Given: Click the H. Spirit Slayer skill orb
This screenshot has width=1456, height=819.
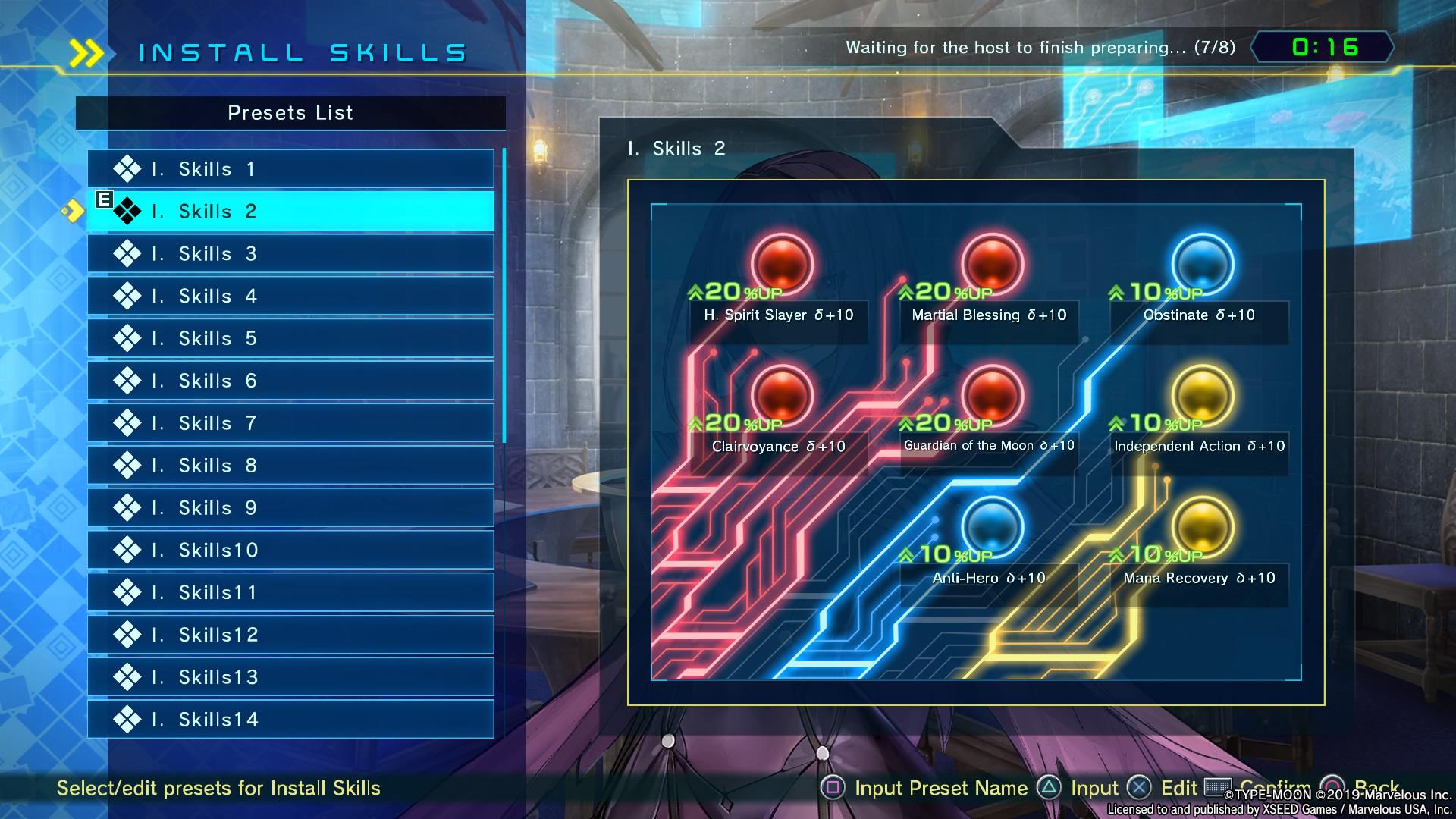Looking at the screenshot, I should pos(782,264).
